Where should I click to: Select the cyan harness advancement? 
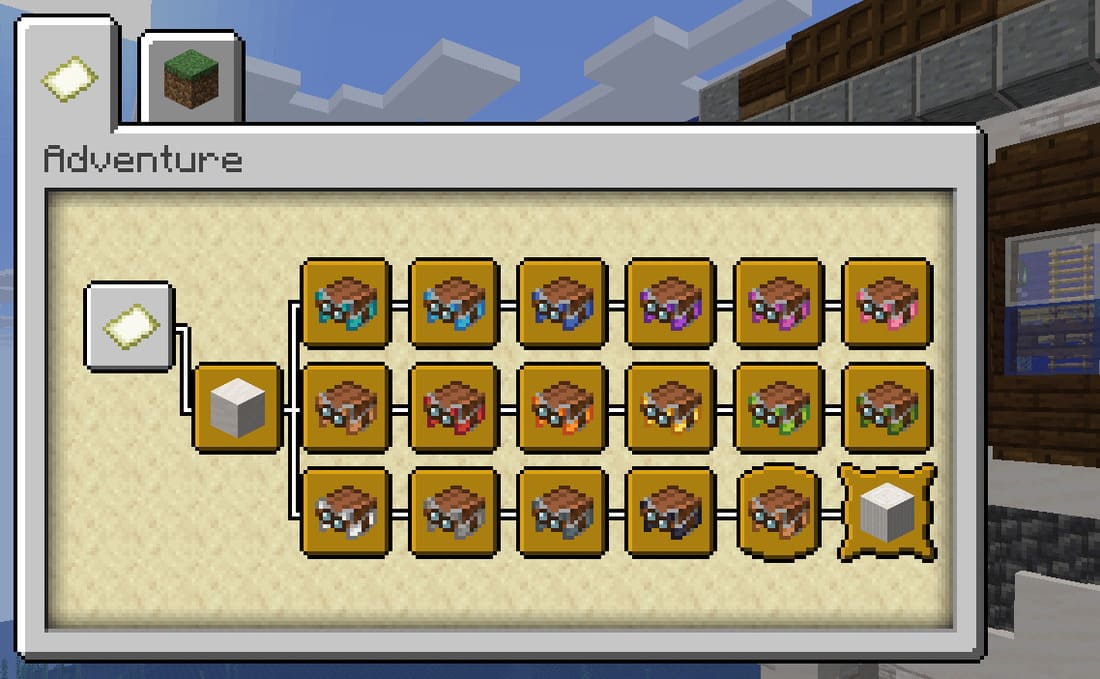[345, 303]
